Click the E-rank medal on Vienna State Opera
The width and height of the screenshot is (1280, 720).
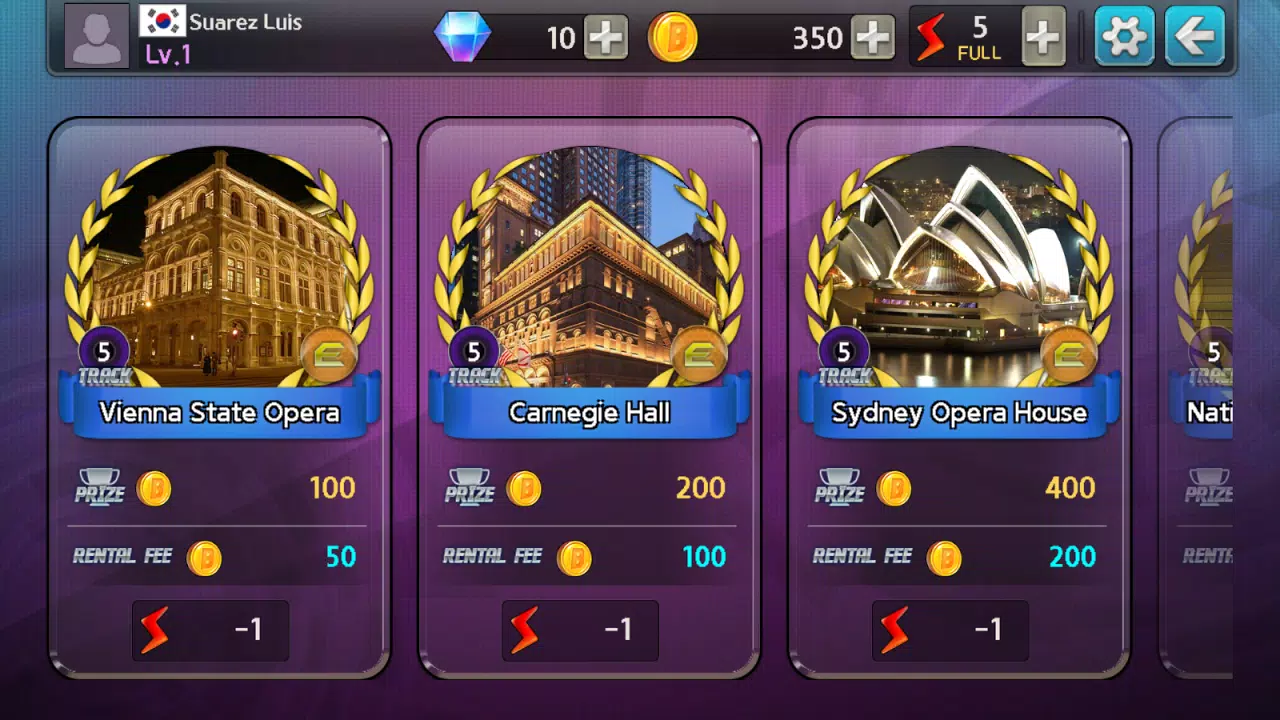[x=330, y=355]
